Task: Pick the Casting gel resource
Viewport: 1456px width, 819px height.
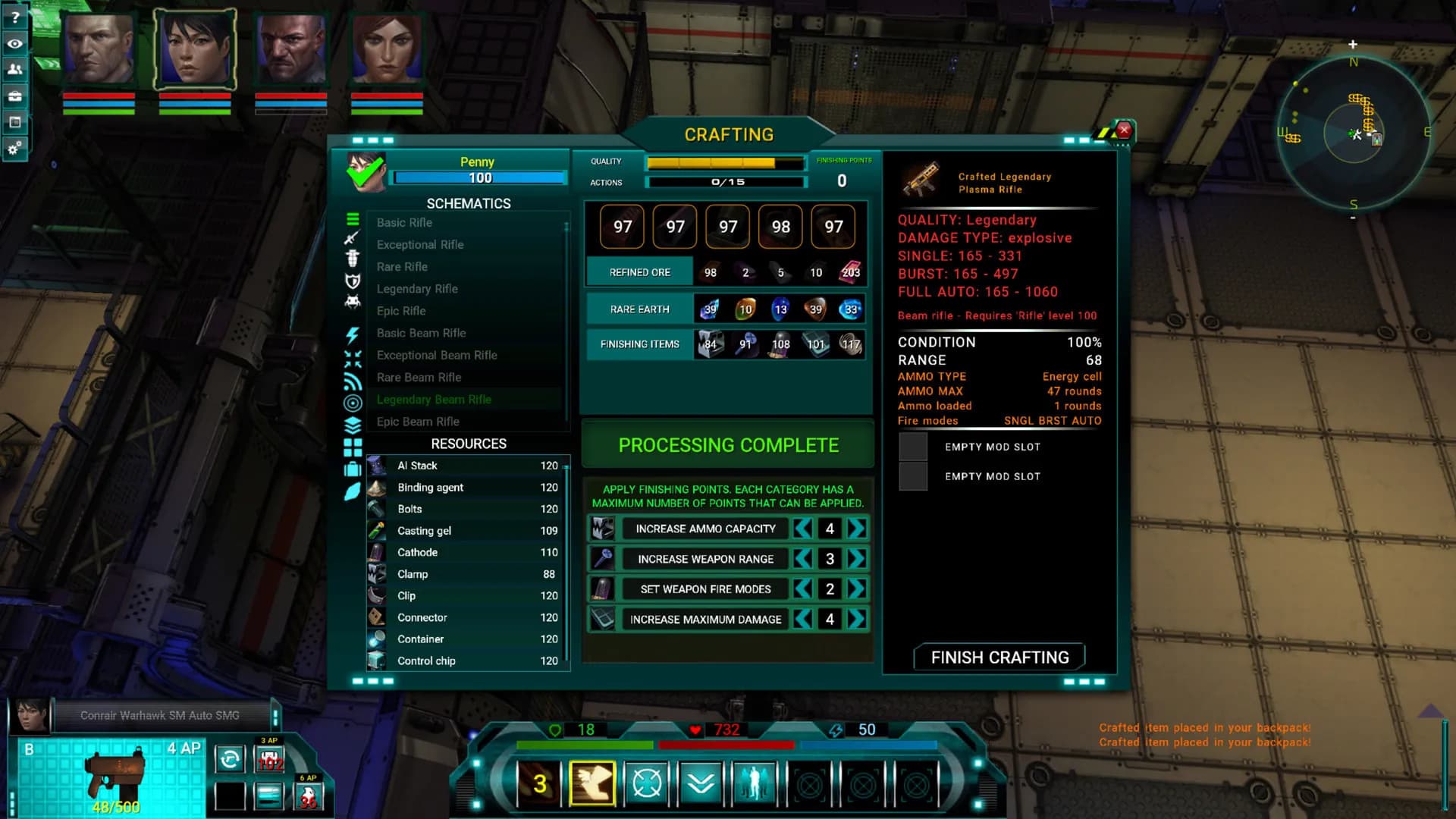Action: click(x=466, y=531)
